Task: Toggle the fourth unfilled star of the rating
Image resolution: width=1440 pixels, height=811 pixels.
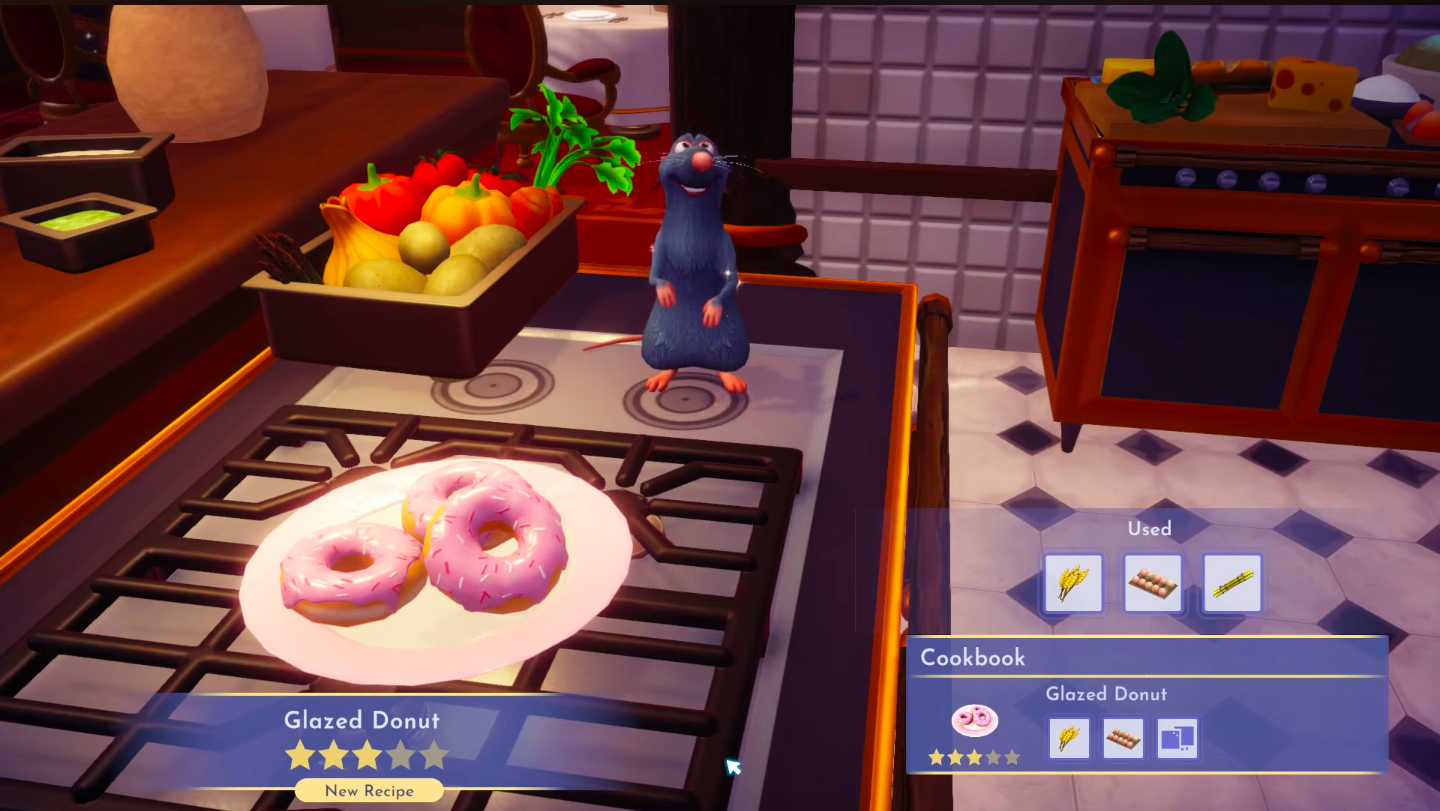Action: click(401, 756)
